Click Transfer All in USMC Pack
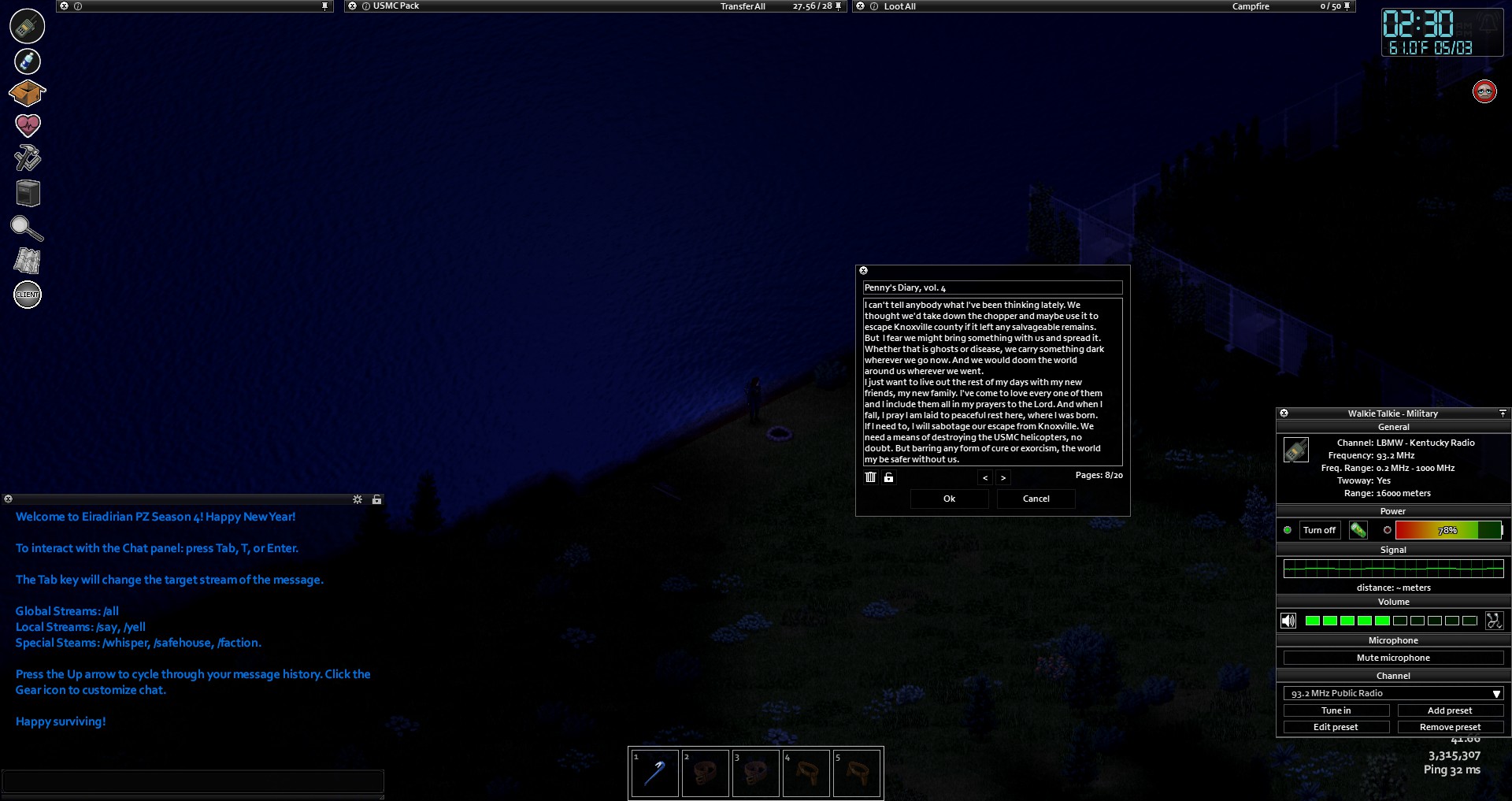This screenshot has width=1512, height=801. tap(742, 6)
